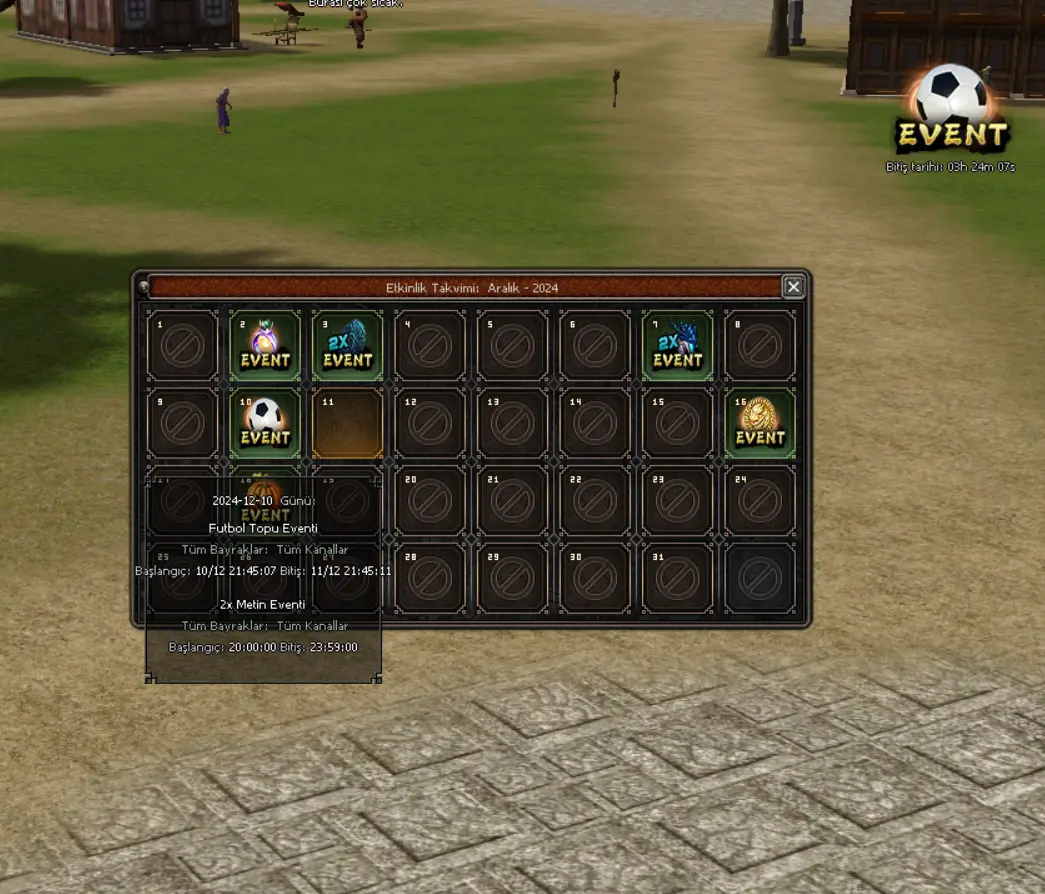Click the highlighted day 11 calendar cell

347,423
